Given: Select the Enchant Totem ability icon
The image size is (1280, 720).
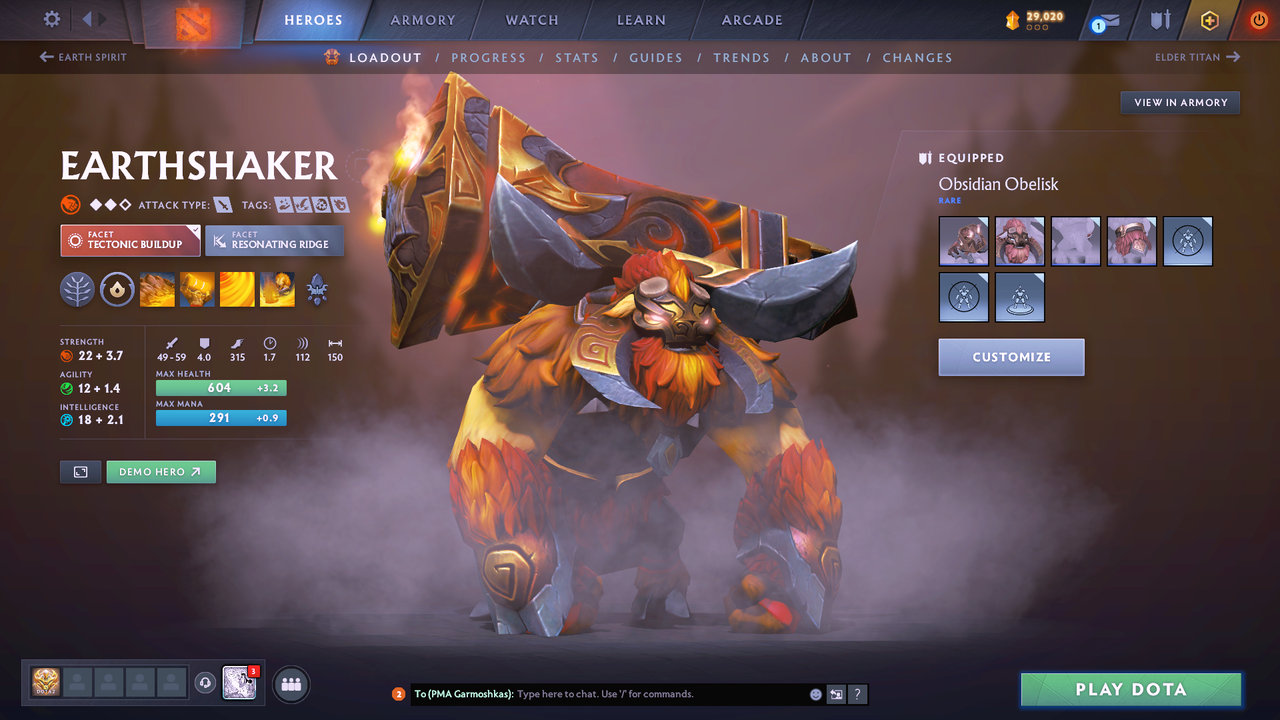Looking at the screenshot, I should [197, 290].
